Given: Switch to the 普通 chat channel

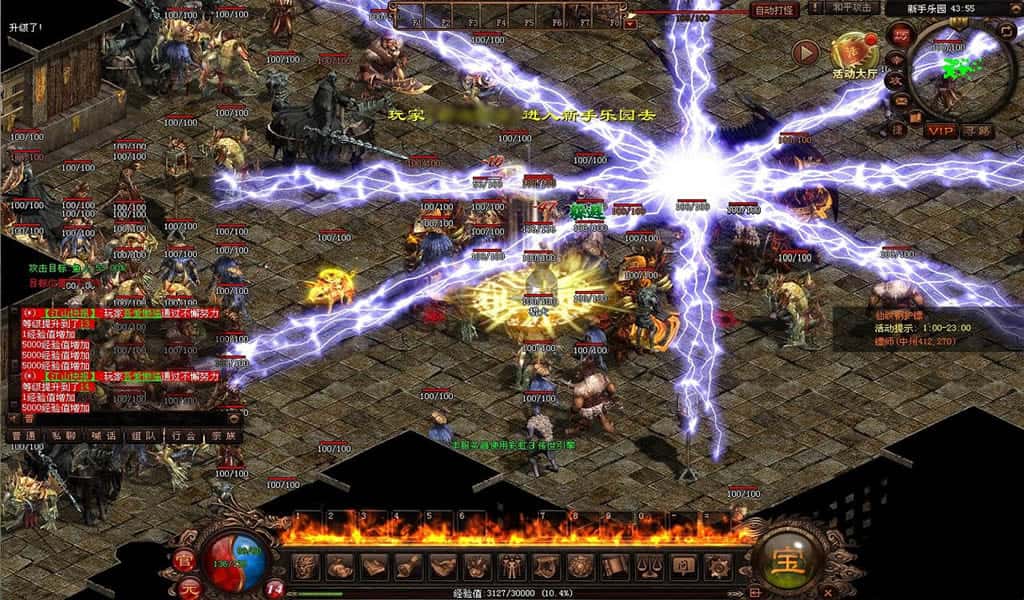Looking at the screenshot, I should [22, 436].
